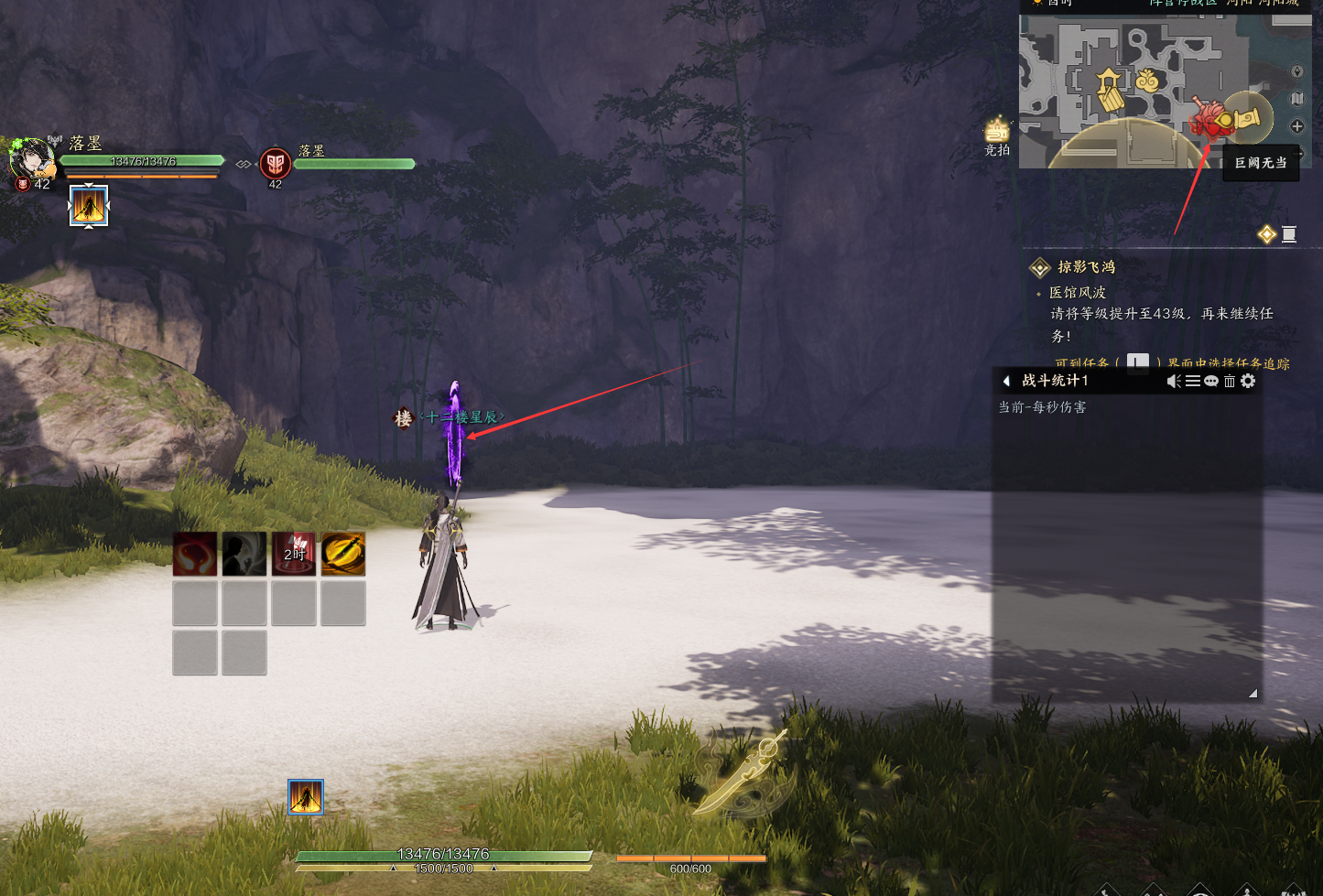
Task: Open combat stats gear settings
Action: (x=1248, y=381)
